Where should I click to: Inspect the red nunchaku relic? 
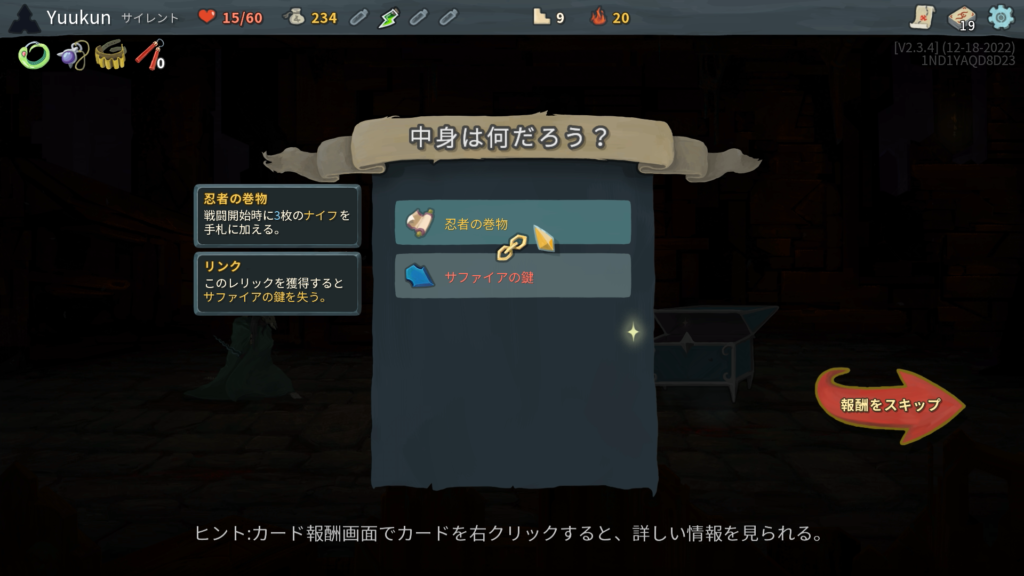pyautogui.click(x=150, y=55)
